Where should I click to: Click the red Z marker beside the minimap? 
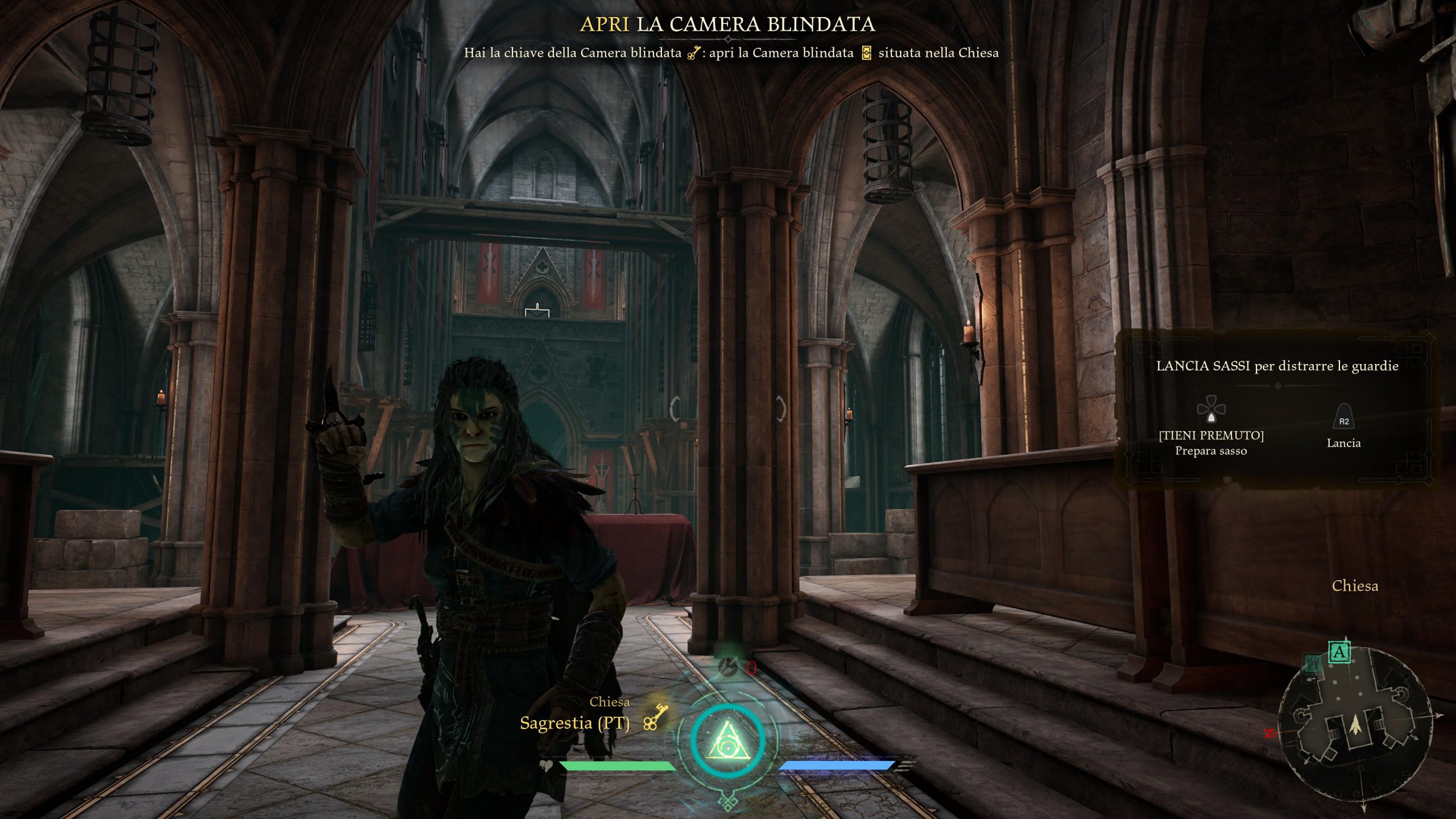[x=1269, y=733]
